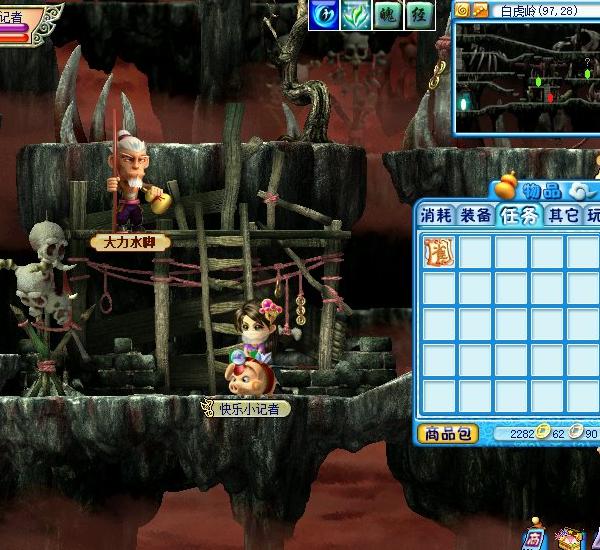Open the 商 shop icon at bottom
This screenshot has height=550, width=600.
(x=535, y=537)
